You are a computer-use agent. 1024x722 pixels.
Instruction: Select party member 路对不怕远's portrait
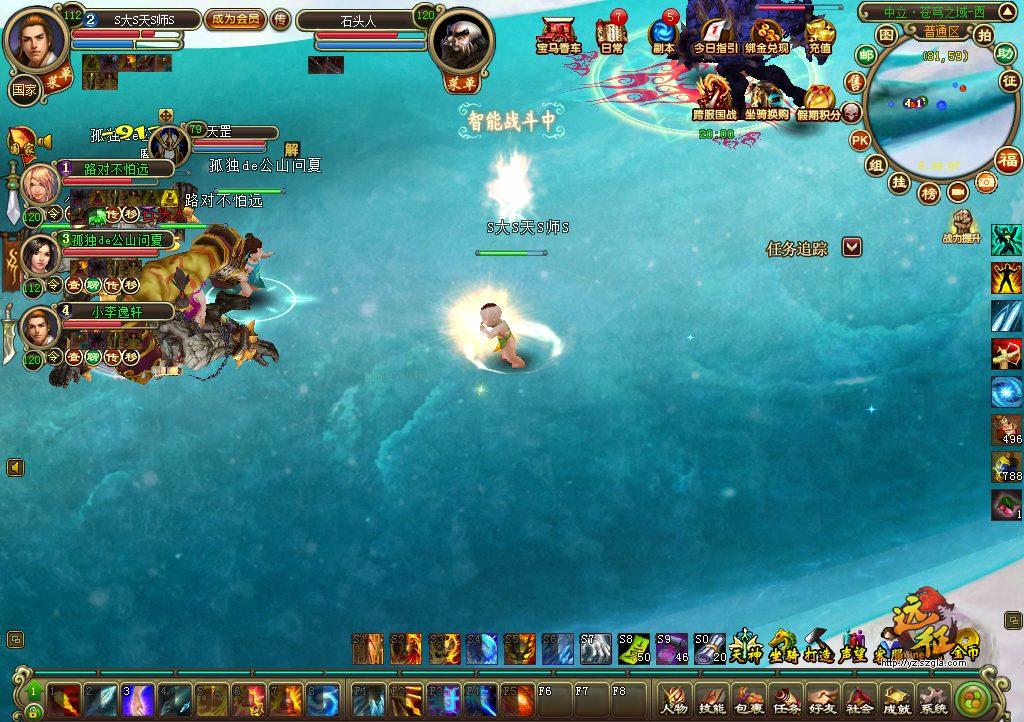coord(41,185)
